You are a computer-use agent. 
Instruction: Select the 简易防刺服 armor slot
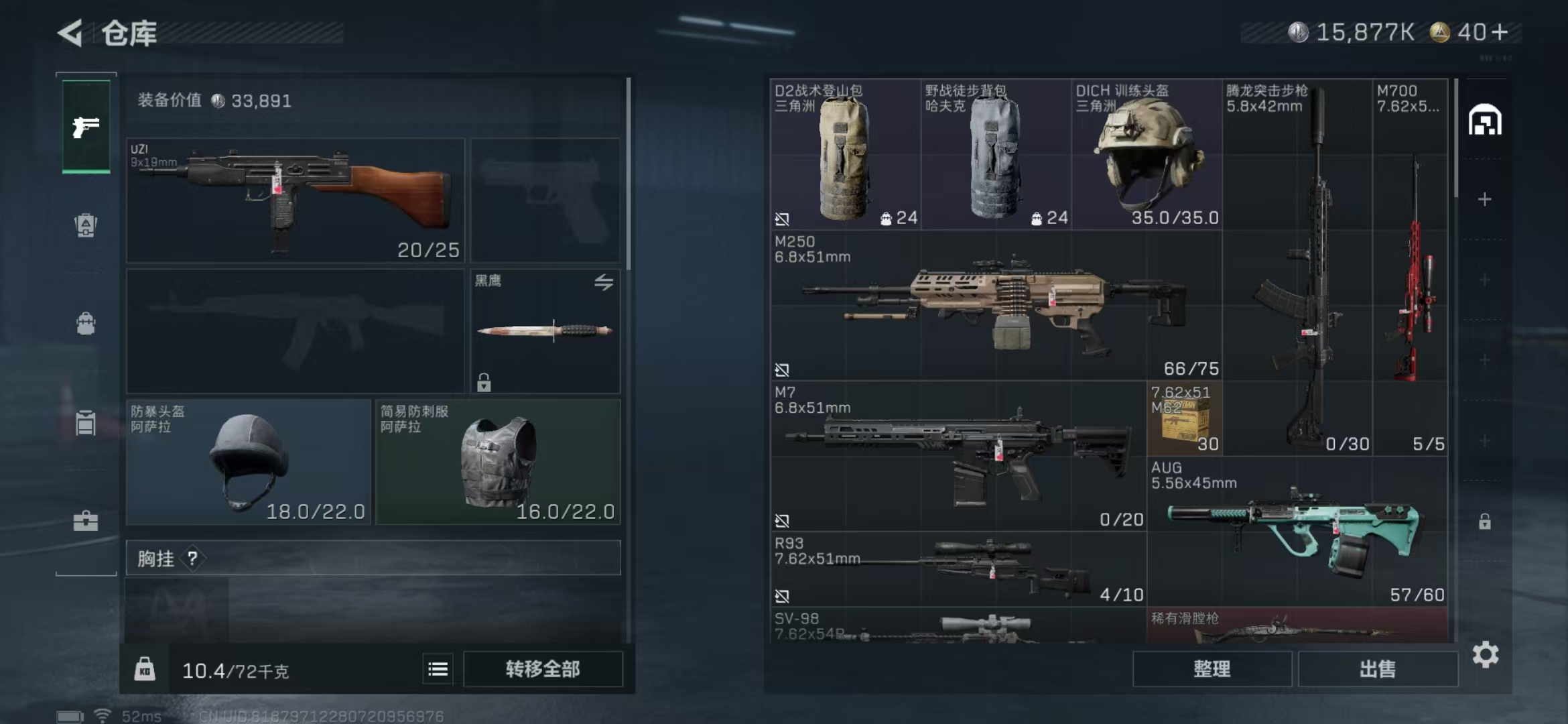[x=498, y=462]
